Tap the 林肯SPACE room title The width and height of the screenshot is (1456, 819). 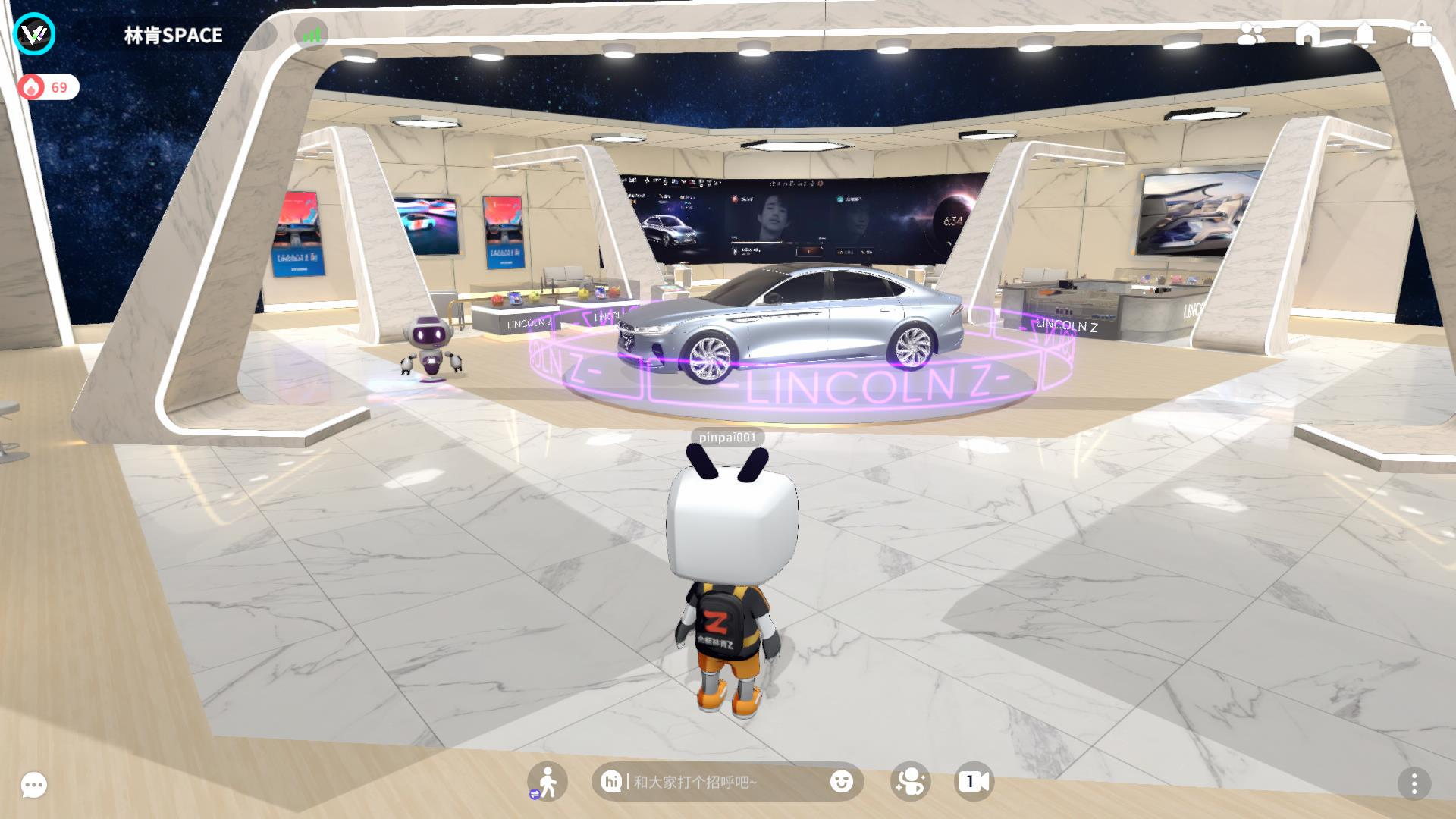(x=173, y=36)
